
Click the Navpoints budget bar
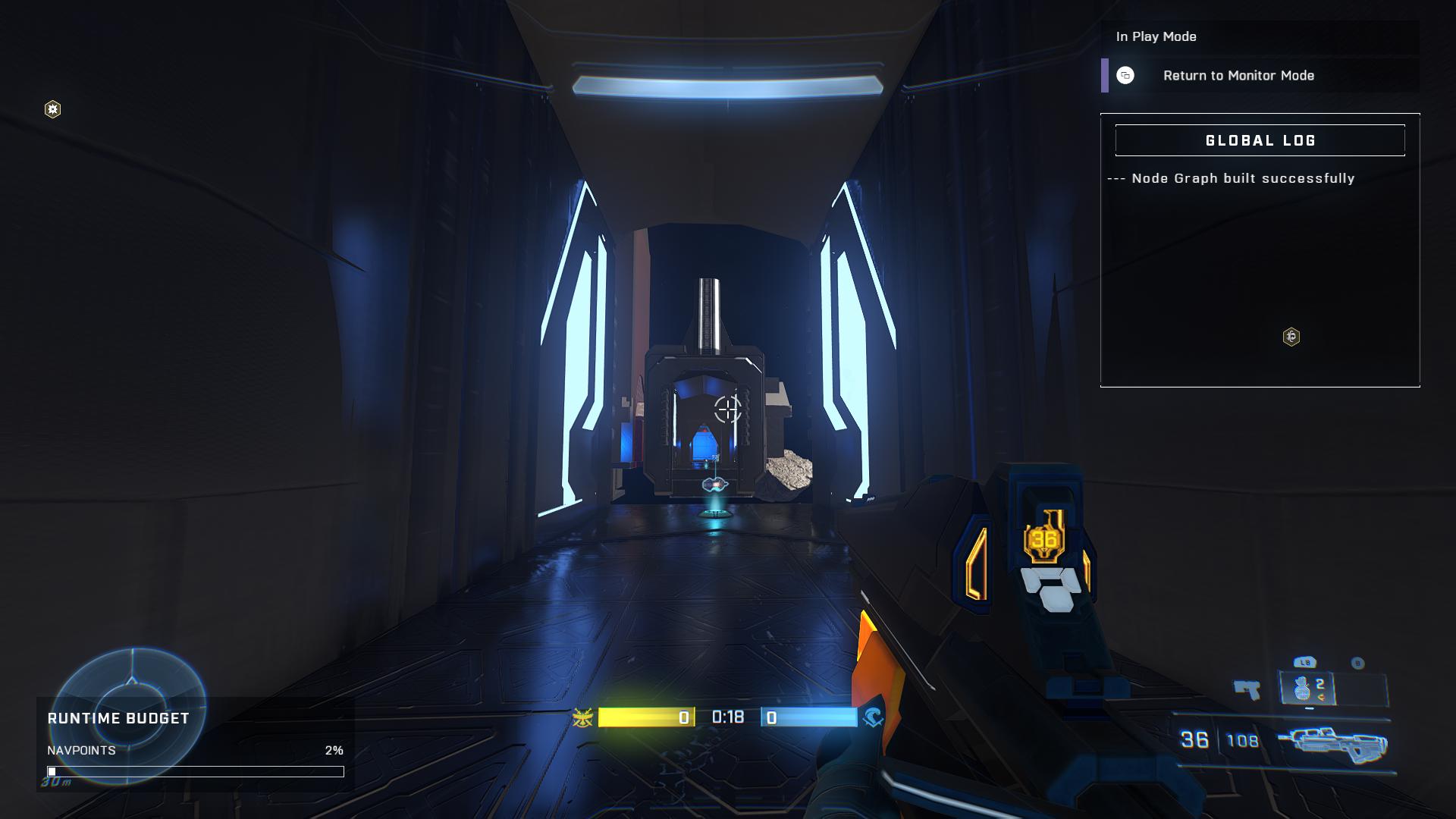pos(196,771)
